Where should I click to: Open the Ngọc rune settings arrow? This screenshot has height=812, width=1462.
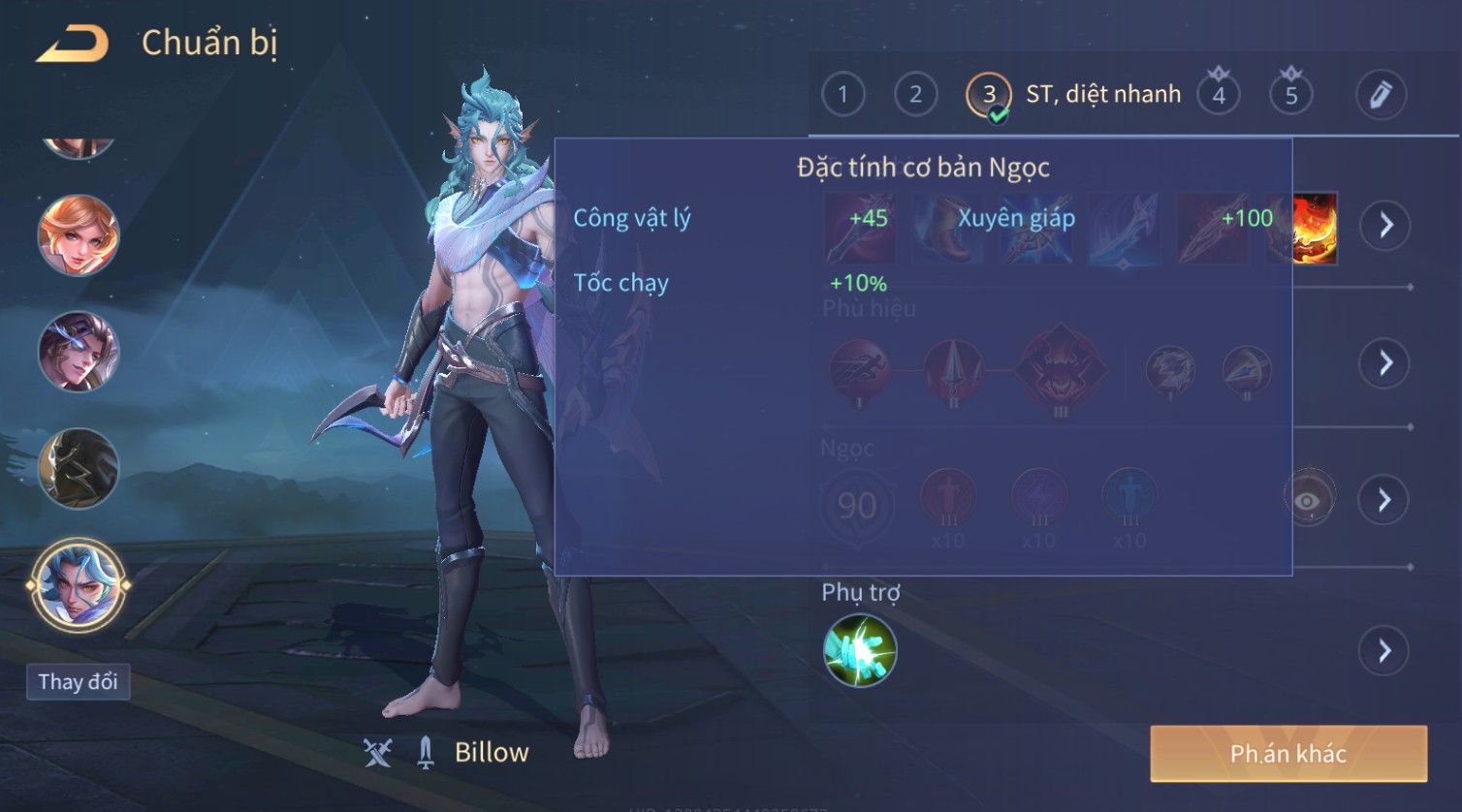point(1385,500)
